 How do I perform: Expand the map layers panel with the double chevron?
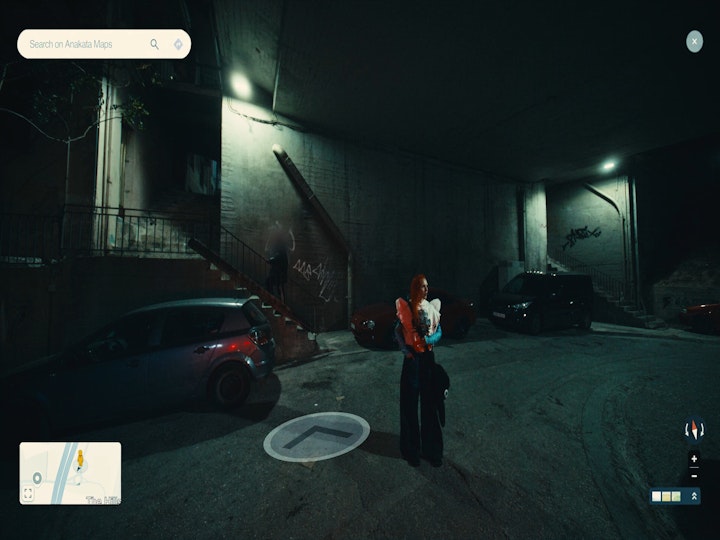pyautogui.click(x=694, y=496)
